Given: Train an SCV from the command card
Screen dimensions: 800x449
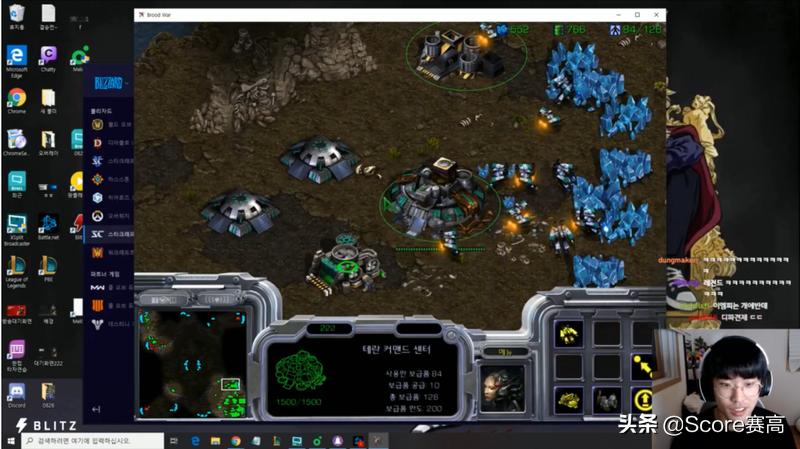Looking at the screenshot, I should [x=570, y=334].
